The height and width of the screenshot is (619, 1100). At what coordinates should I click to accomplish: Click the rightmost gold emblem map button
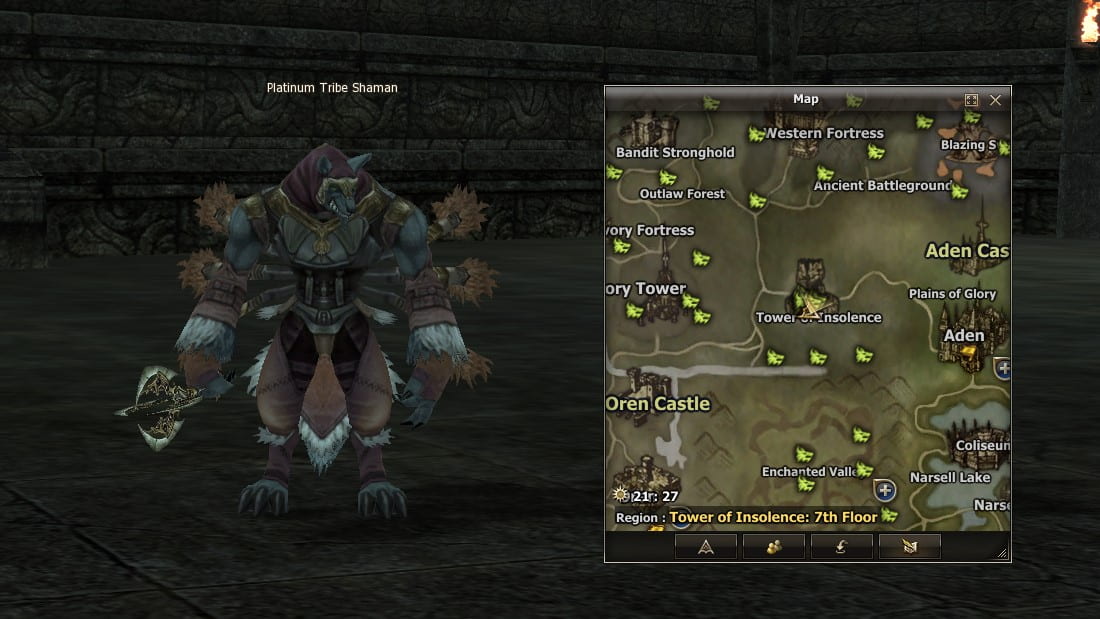click(910, 546)
